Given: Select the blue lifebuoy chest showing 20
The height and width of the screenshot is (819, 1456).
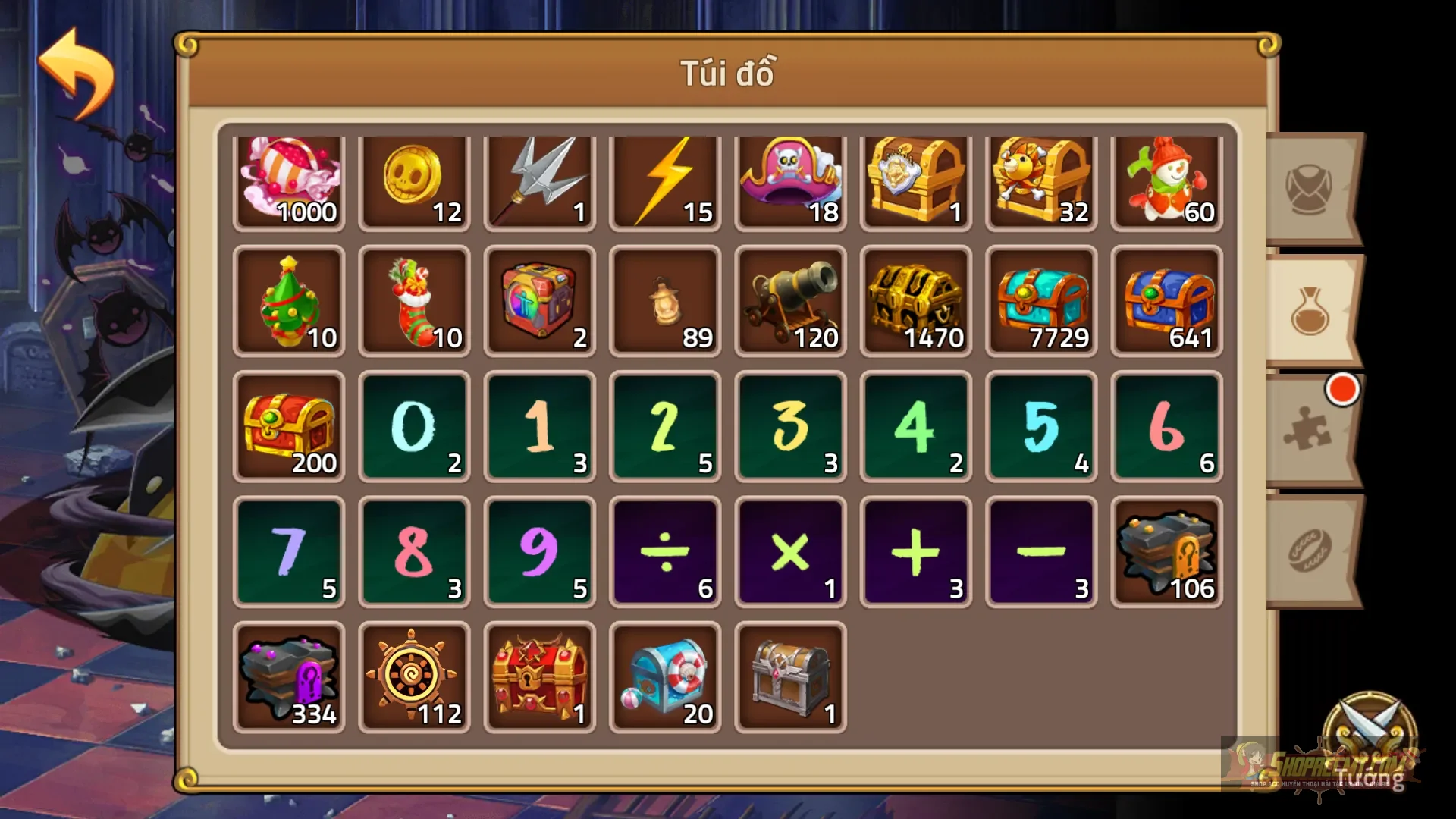Looking at the screenshot, I should [664, 675].
